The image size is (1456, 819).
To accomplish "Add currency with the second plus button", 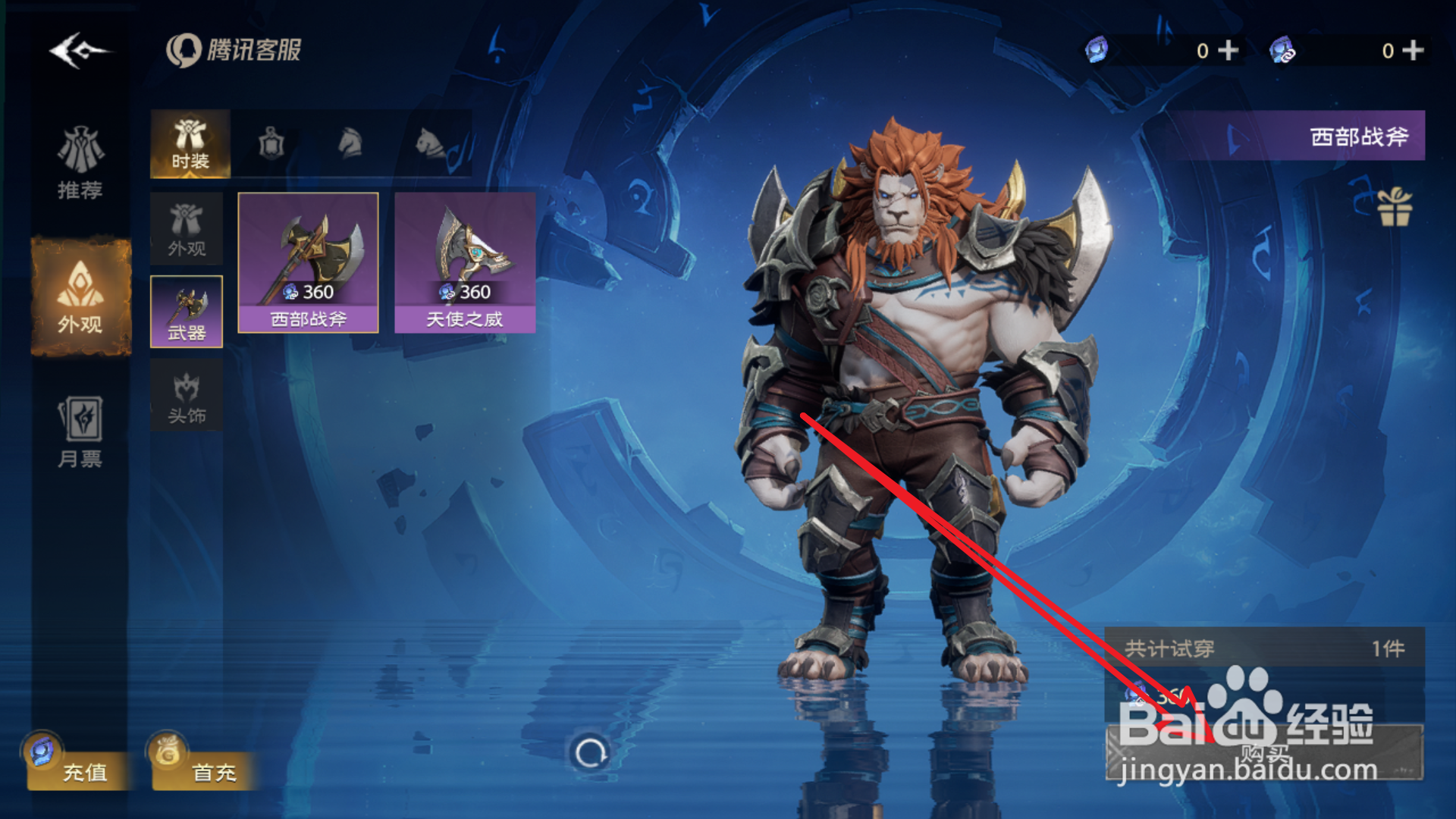I will coord(1413,51).
